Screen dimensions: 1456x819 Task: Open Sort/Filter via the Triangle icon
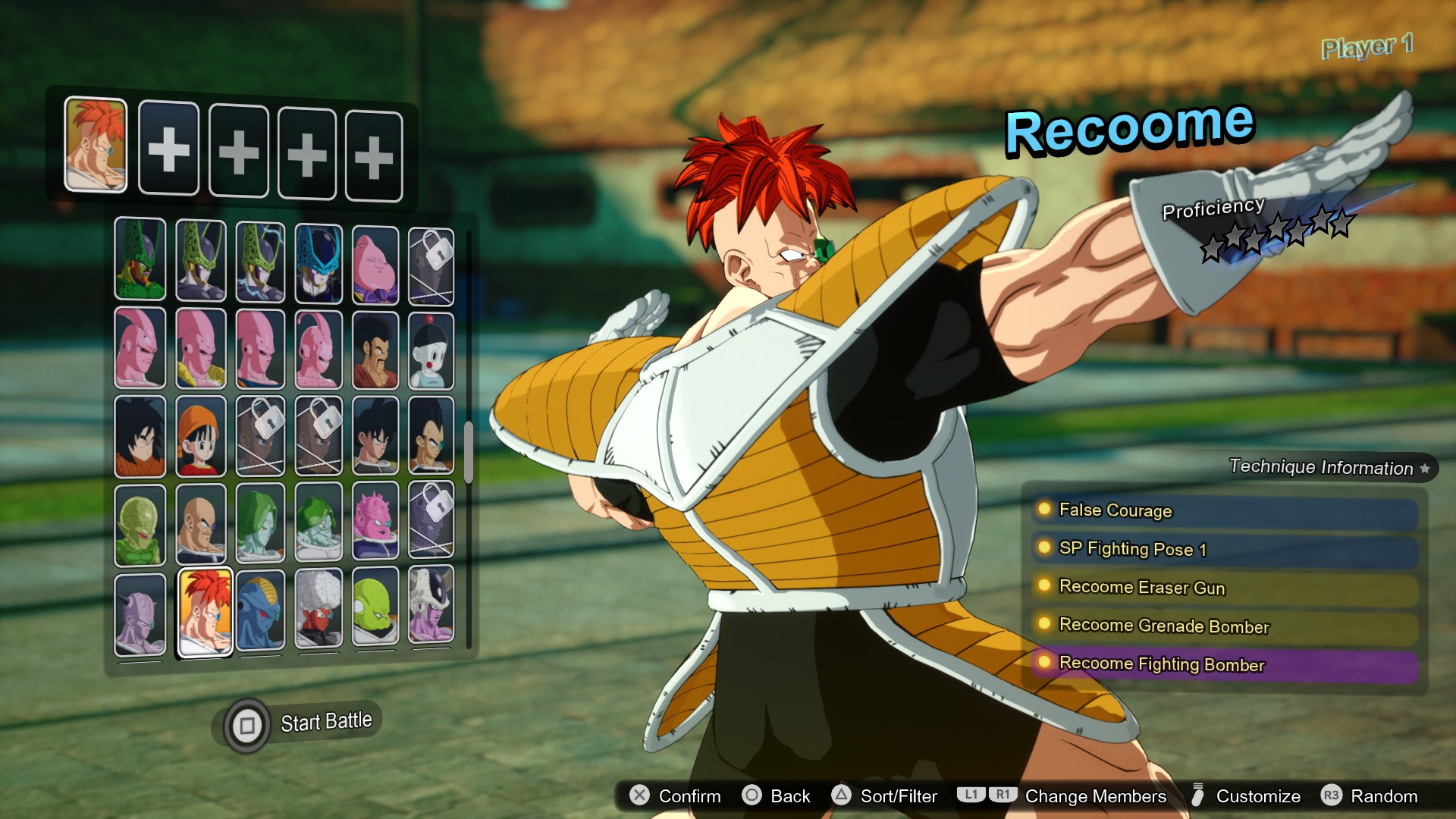841,796
